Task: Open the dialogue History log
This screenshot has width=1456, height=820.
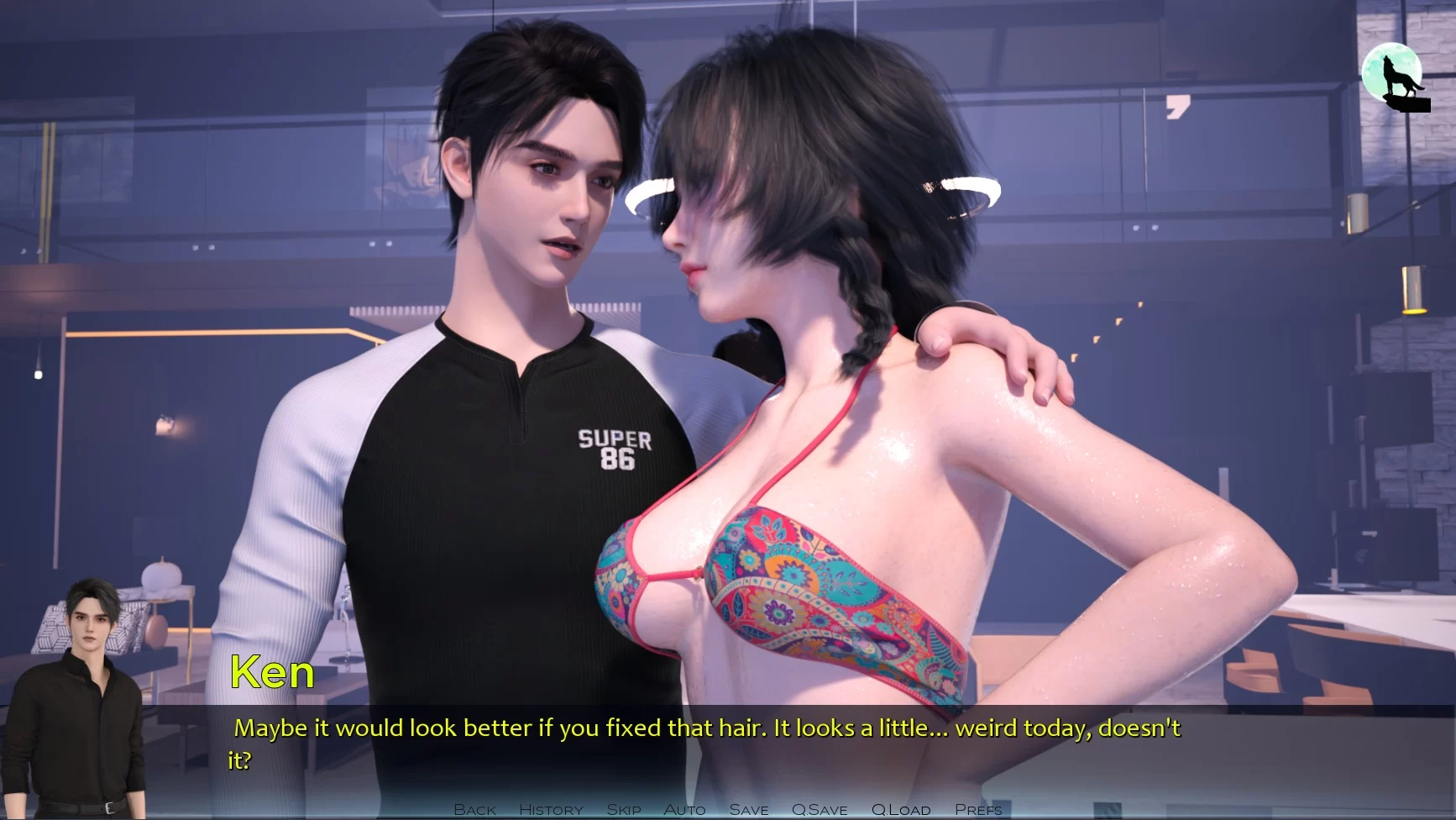Action: pos(551,809)
